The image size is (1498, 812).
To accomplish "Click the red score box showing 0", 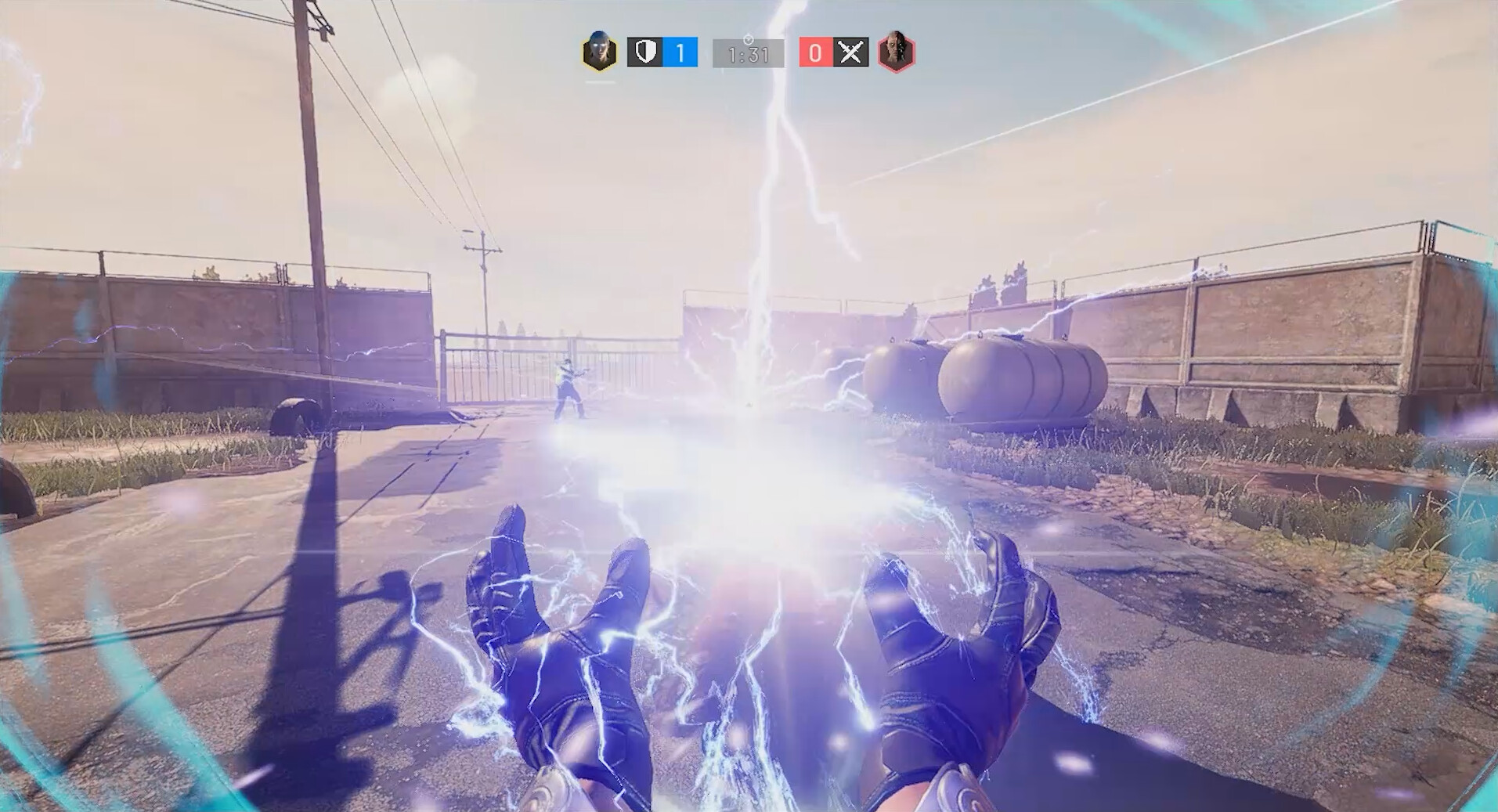I will pos(817,52).
